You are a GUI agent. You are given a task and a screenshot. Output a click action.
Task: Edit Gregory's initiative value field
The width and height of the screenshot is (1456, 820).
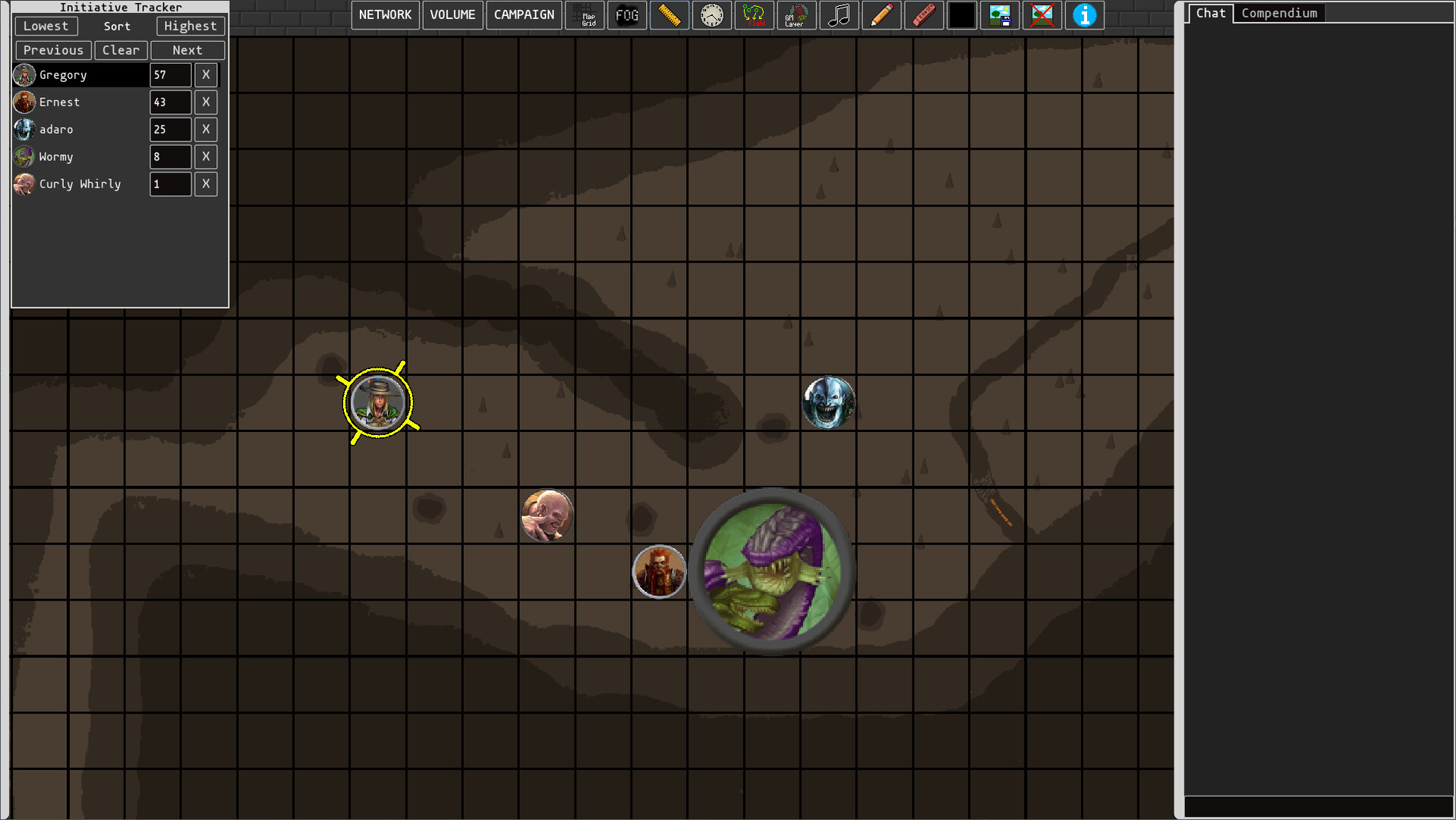point(169,74)
